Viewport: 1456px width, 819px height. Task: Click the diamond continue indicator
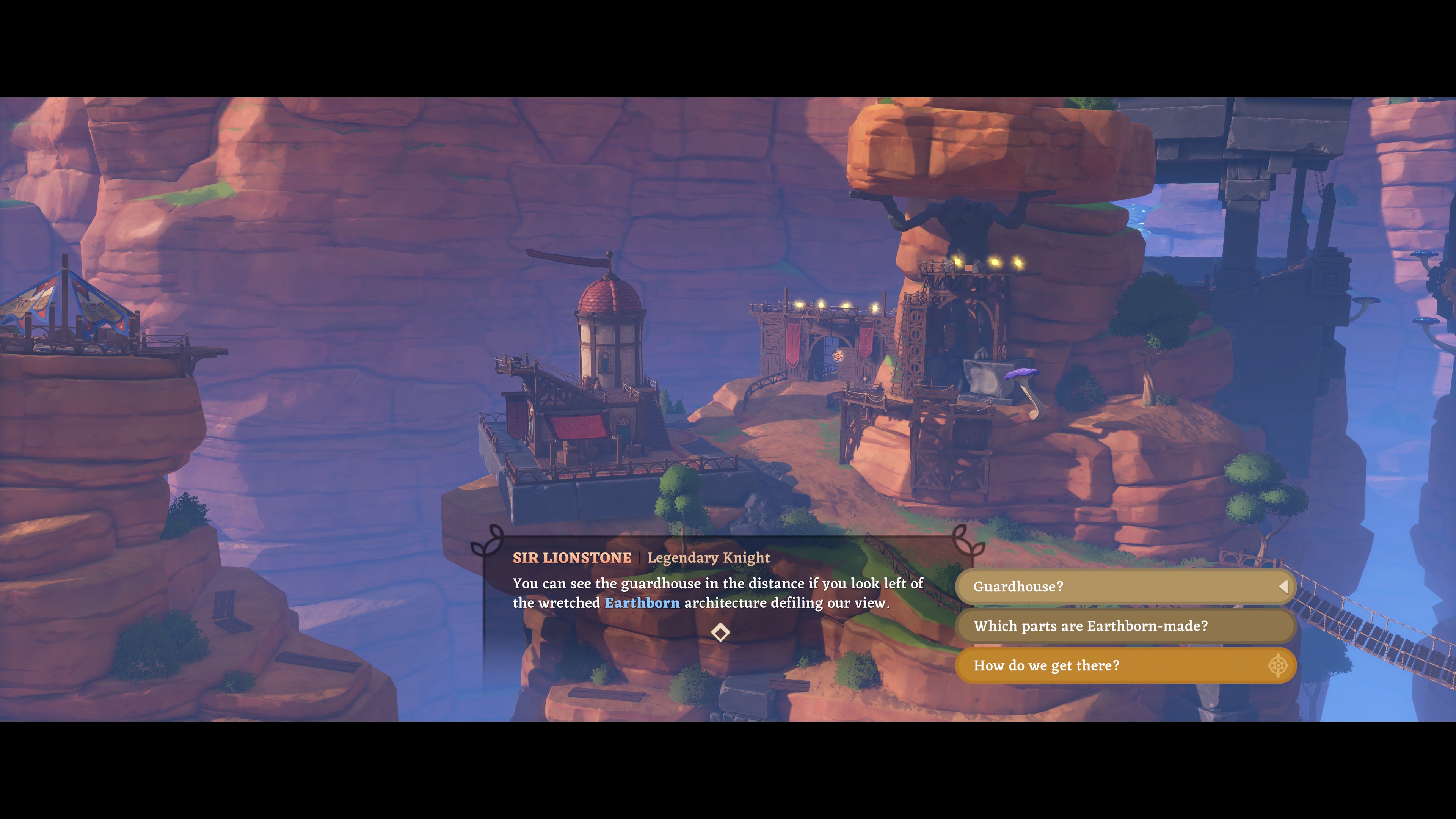coord(720,632)
